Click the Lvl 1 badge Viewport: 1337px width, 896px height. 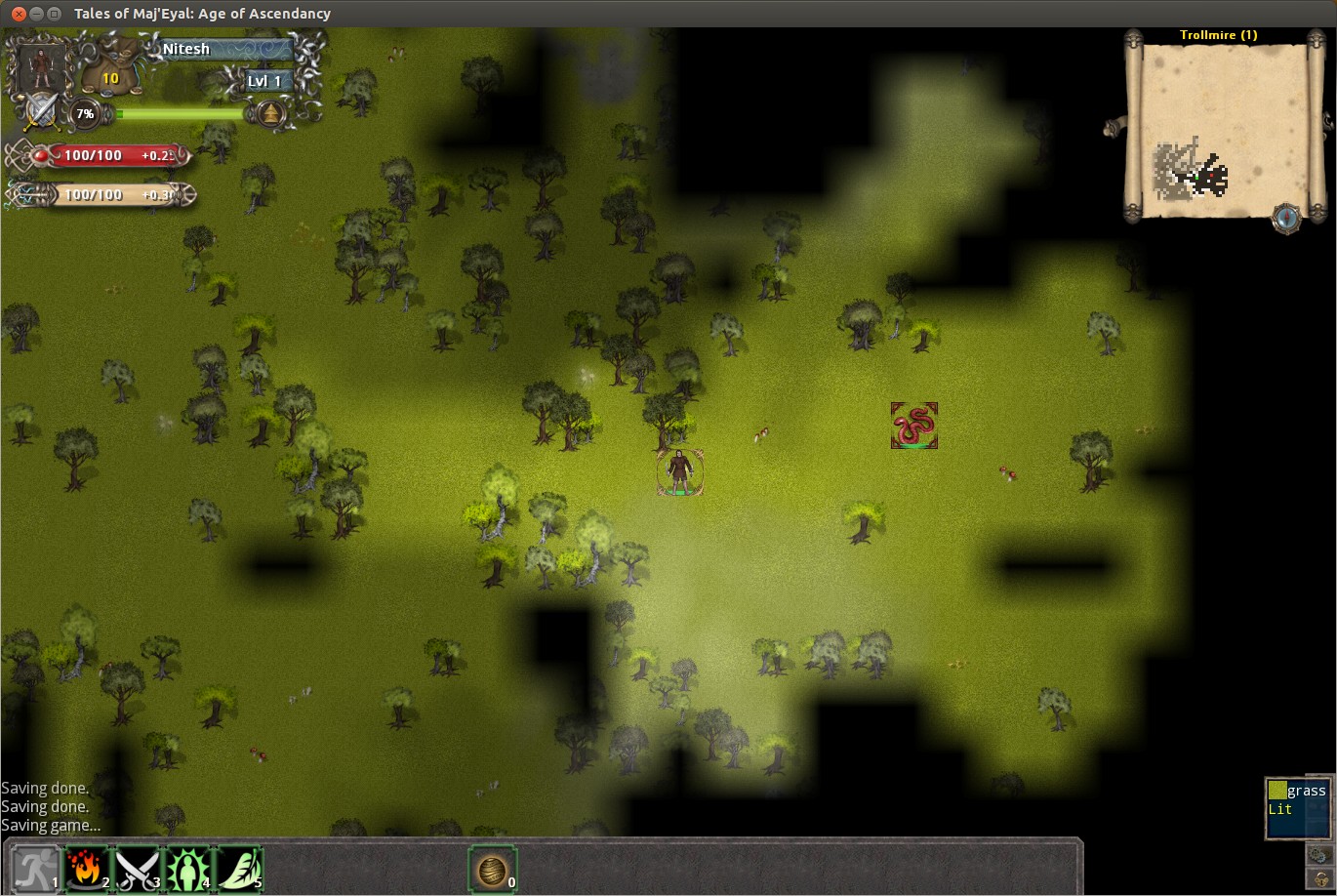point(263,81)
